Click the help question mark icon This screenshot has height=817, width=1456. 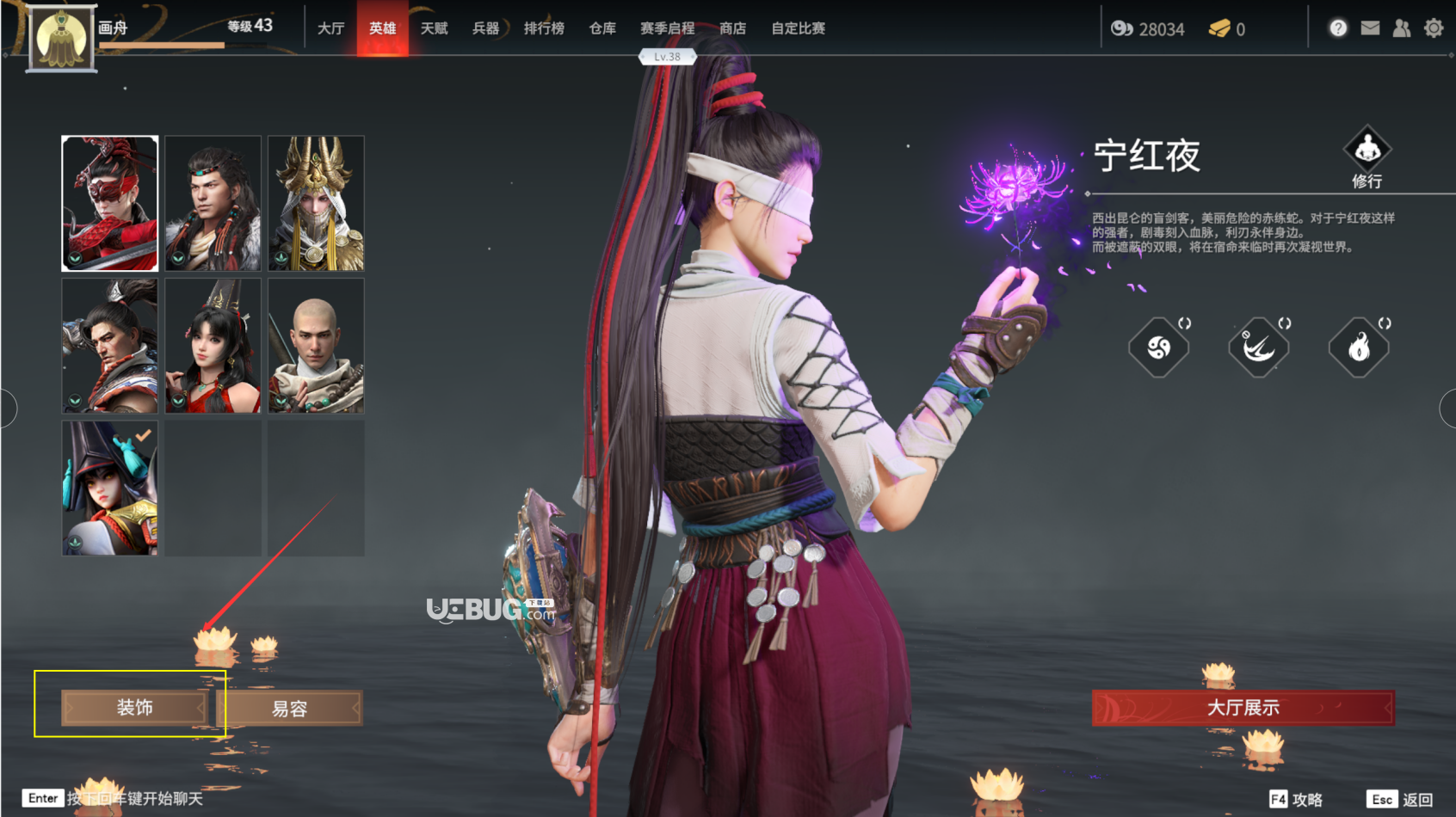(x=1338, y=28)
